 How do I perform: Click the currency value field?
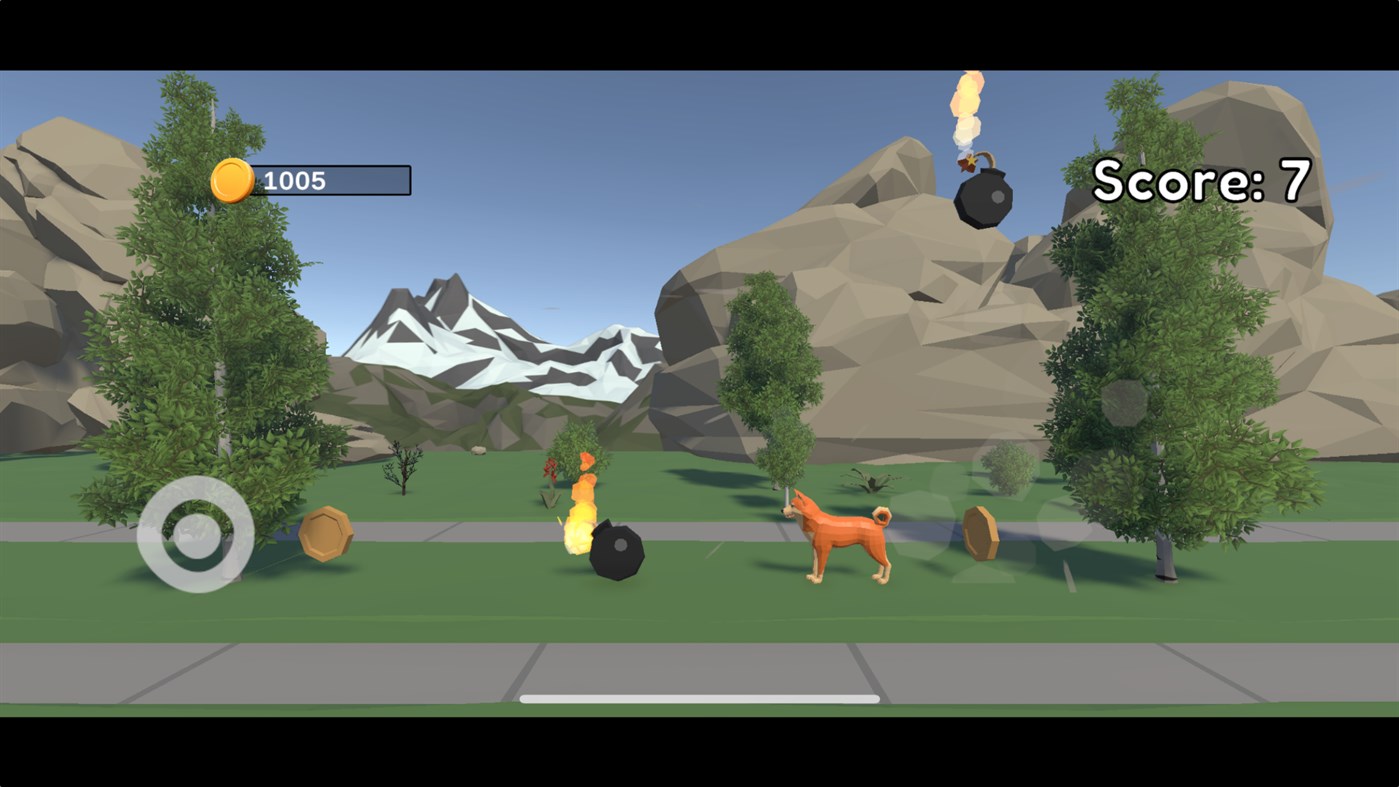[330, 181]
